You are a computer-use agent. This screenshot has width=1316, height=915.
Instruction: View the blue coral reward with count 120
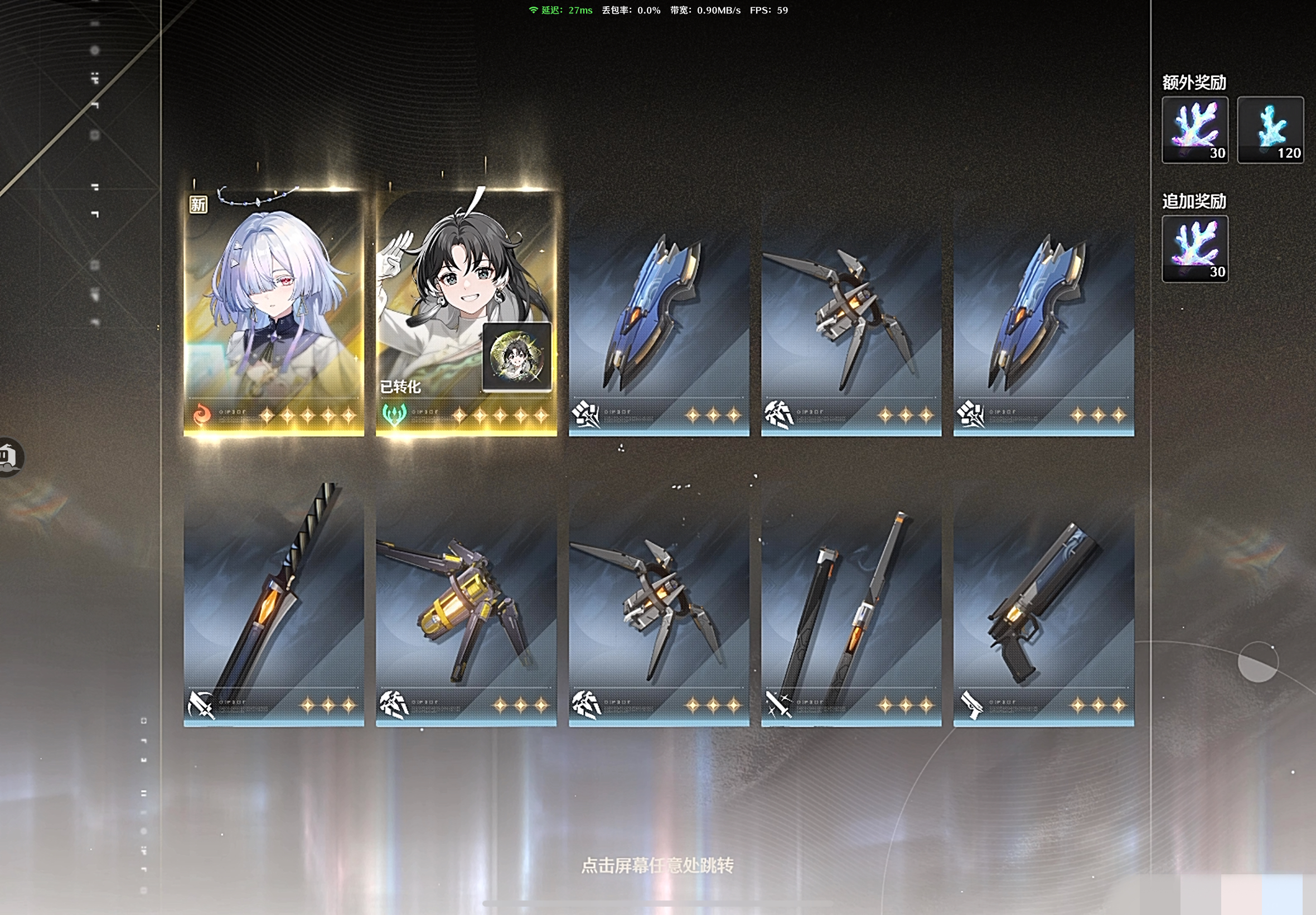pyautogui.click(x=1270, y=130)
